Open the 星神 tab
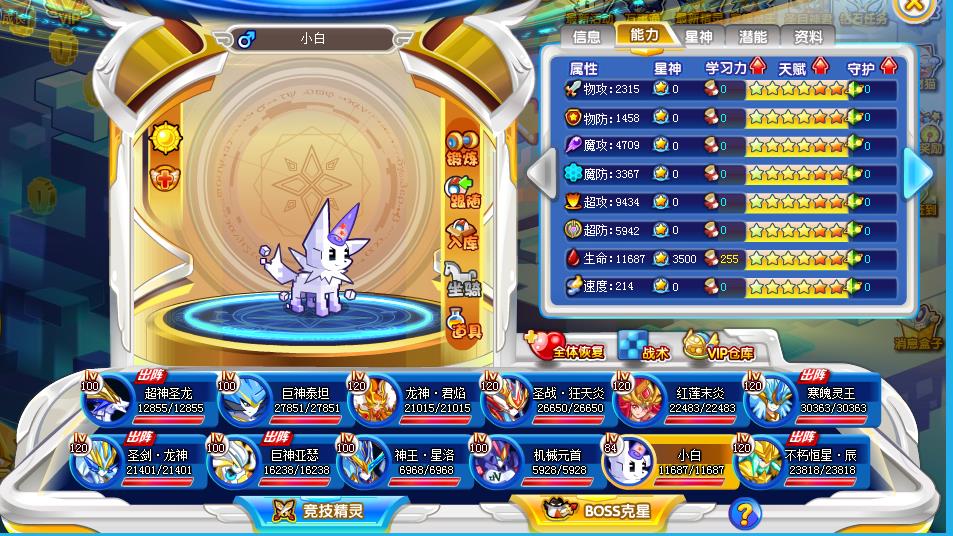Image resolution: width=953 pixels, height=536 pixels. click(x=698, y=37)
